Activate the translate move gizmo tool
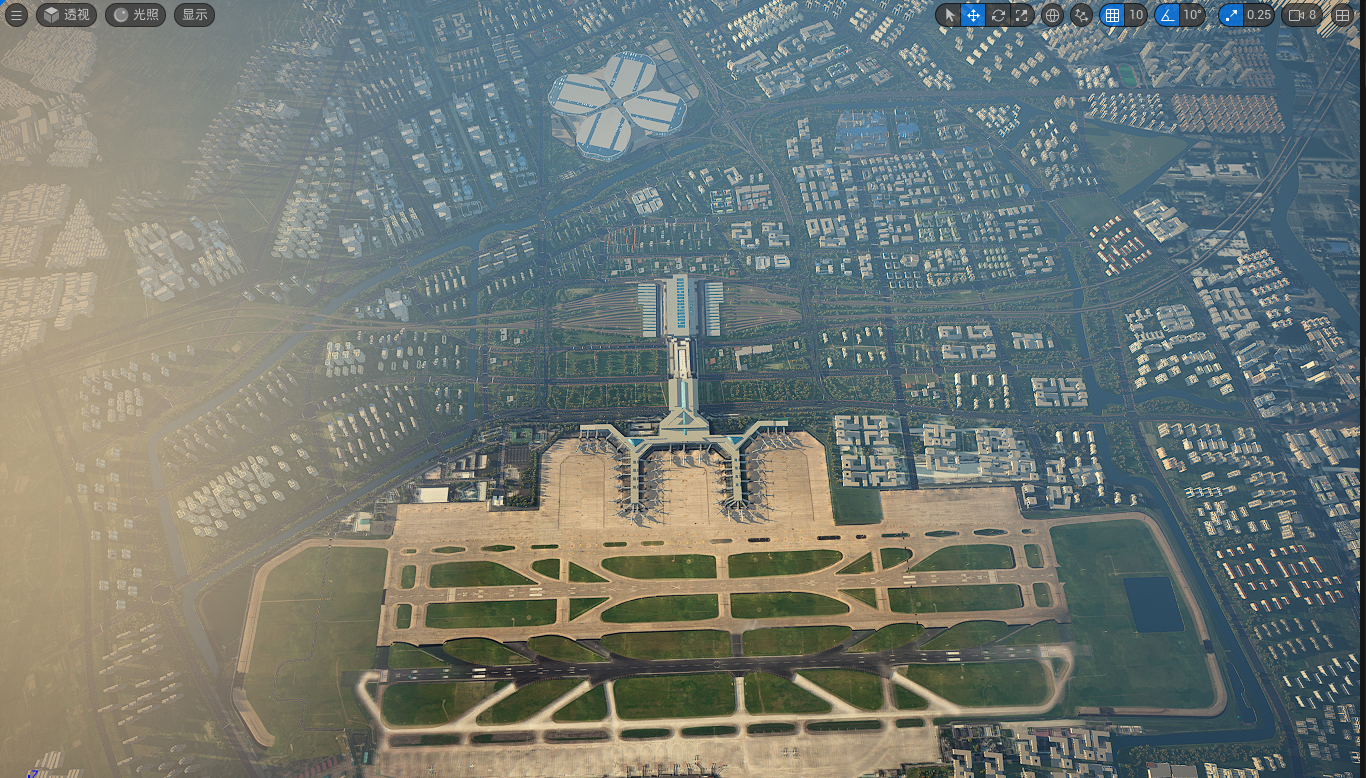The height and width of the screenshot is (778, 1366). 973,15
